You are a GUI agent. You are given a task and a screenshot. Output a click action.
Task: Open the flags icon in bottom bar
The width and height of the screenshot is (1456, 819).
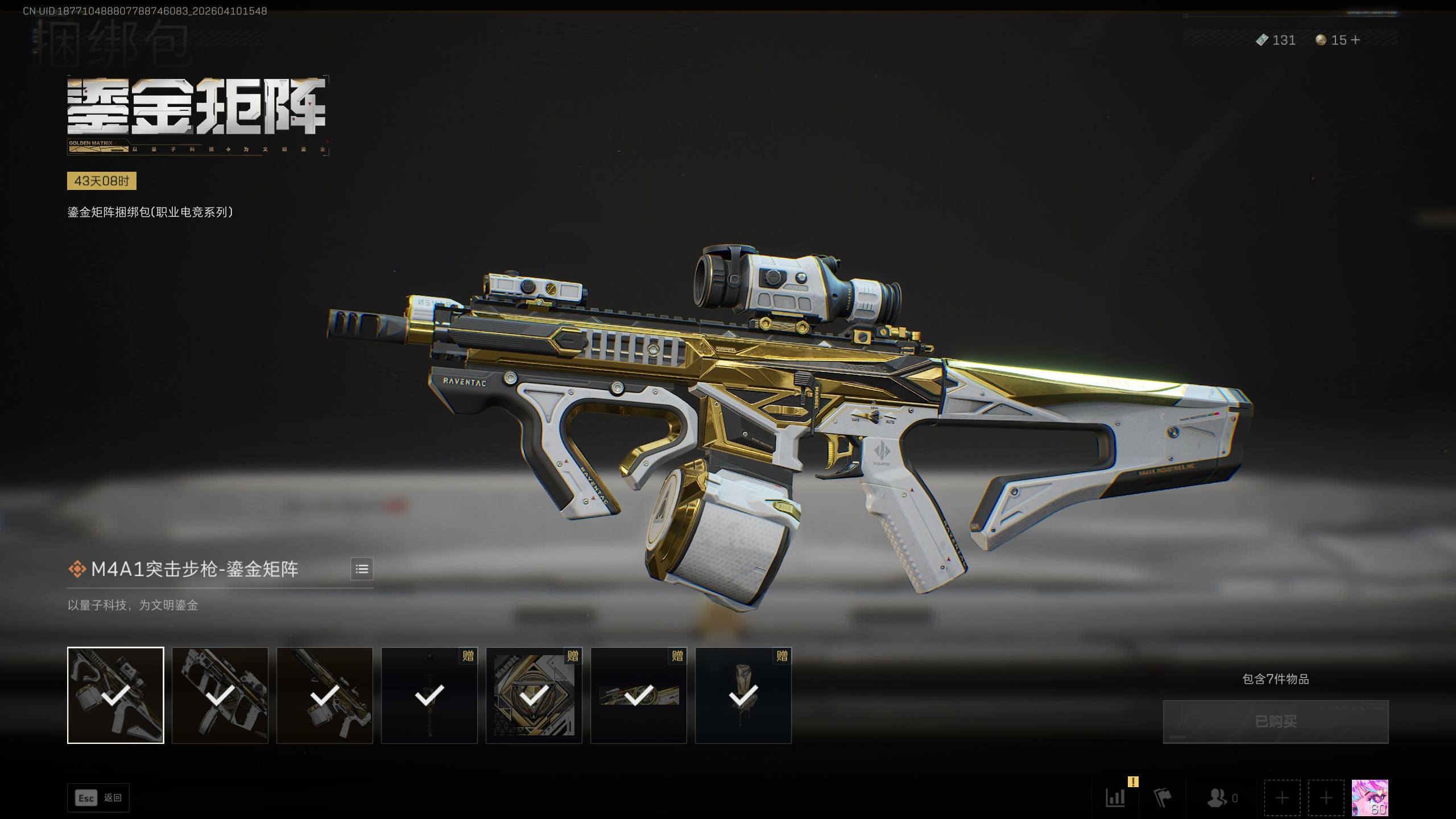tap(1163, 798)
